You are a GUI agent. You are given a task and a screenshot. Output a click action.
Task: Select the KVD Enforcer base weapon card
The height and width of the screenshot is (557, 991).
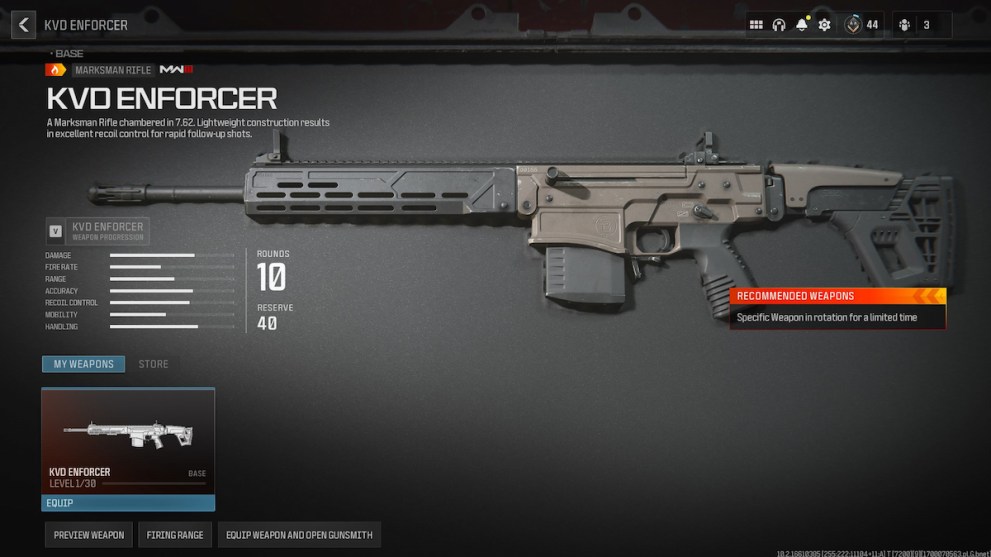click(x=128, y=440)
